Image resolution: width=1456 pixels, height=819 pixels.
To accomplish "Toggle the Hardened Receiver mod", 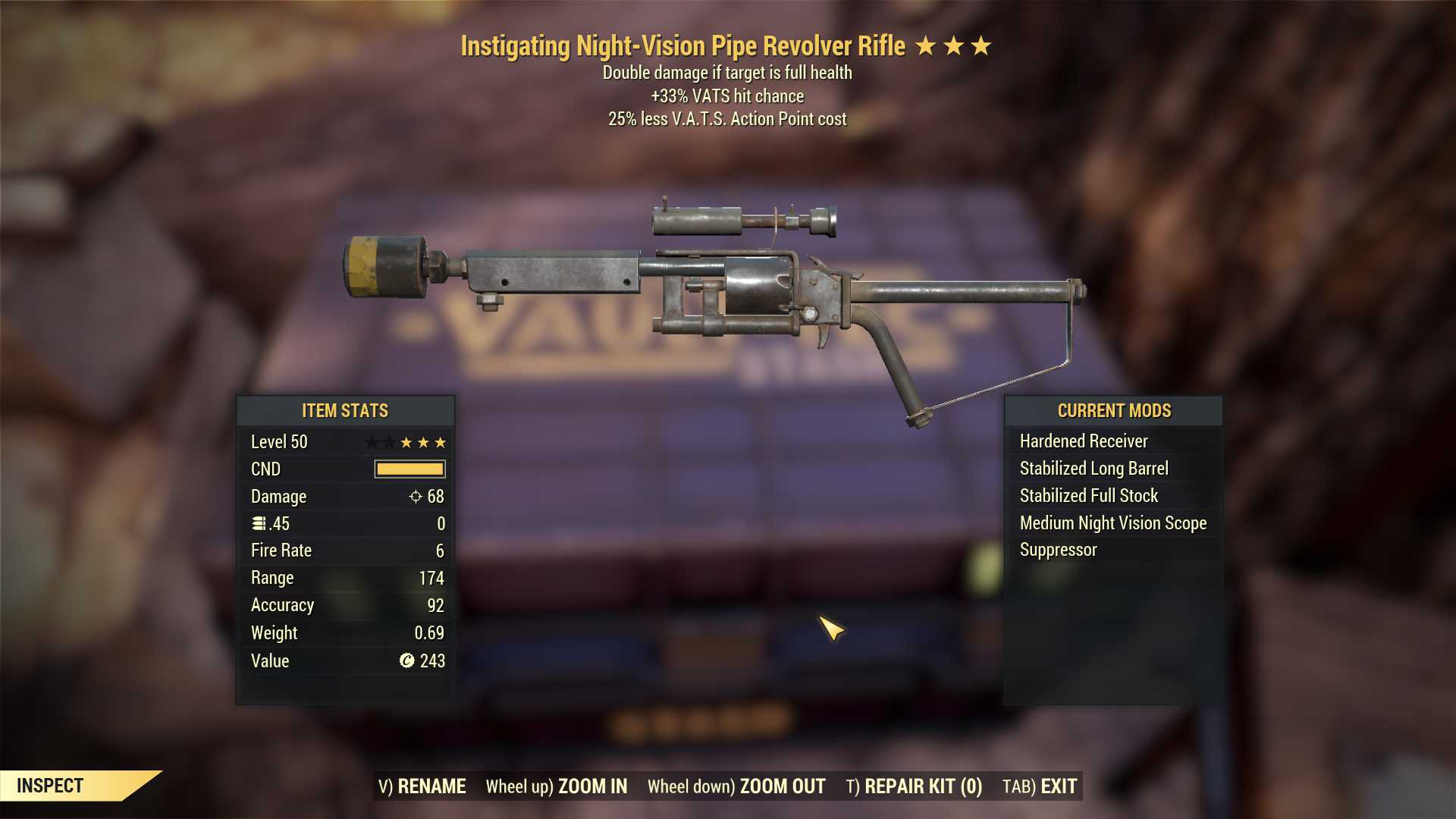I will point(1084,441).
